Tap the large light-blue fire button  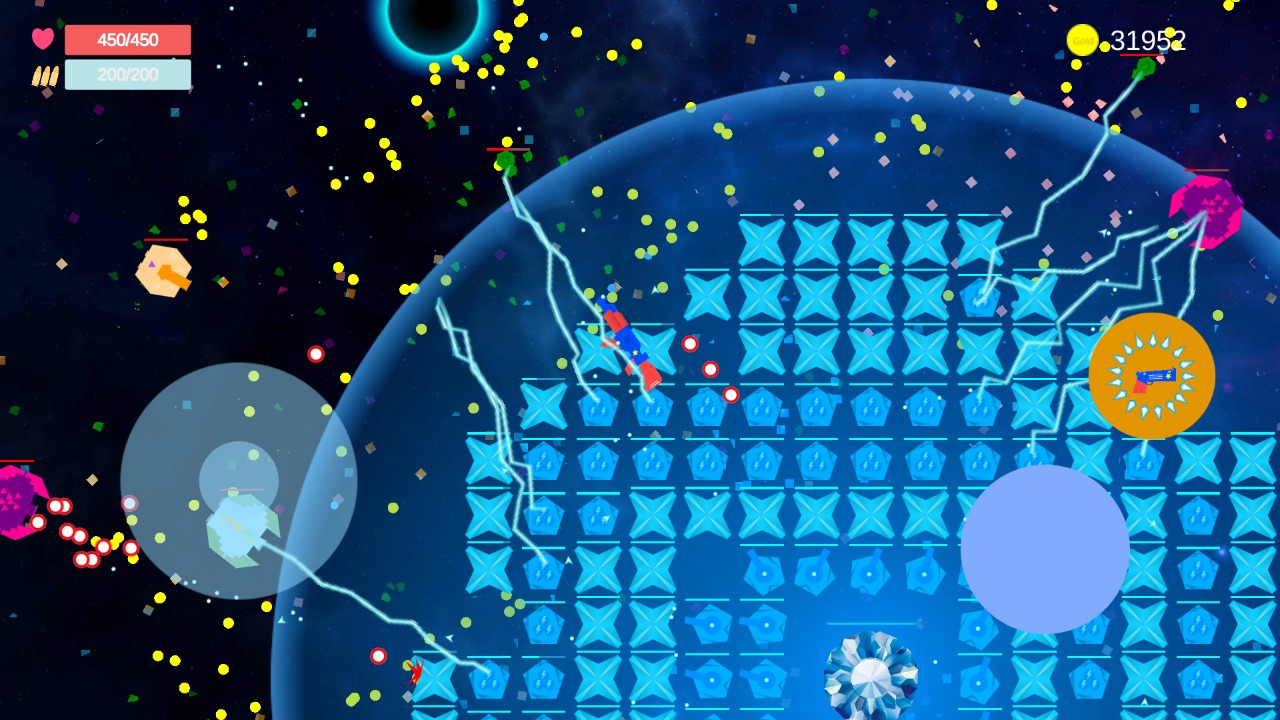1045,549
